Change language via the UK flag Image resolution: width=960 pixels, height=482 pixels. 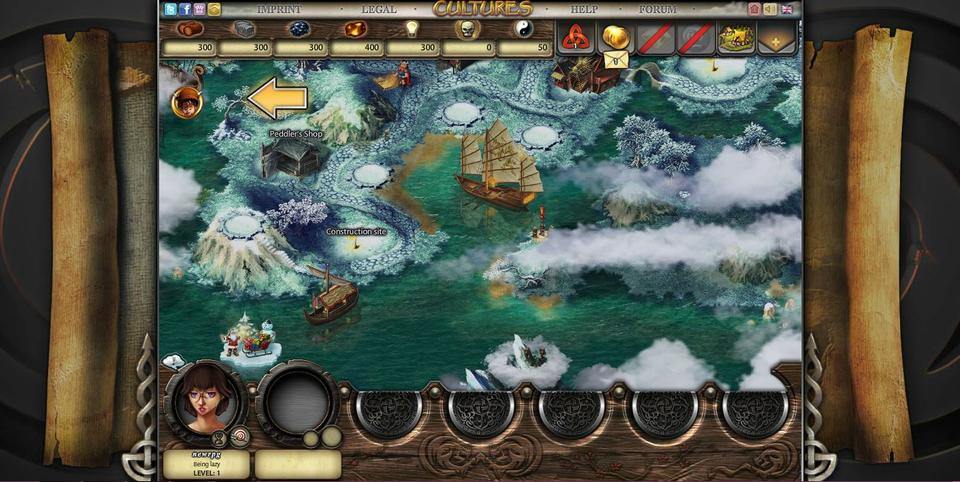(787, 9)
